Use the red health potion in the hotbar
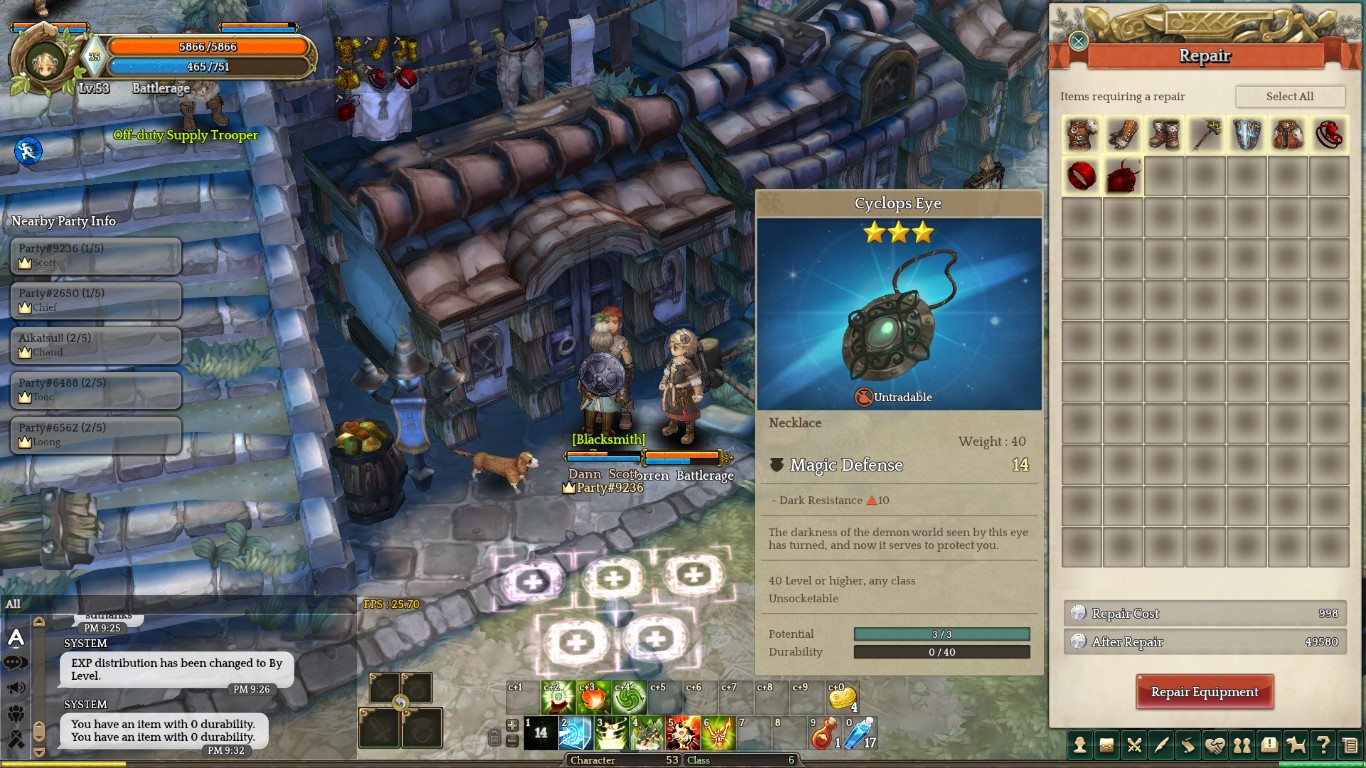Viewport: 1366px width, 768px height. (x=824, y=734)
